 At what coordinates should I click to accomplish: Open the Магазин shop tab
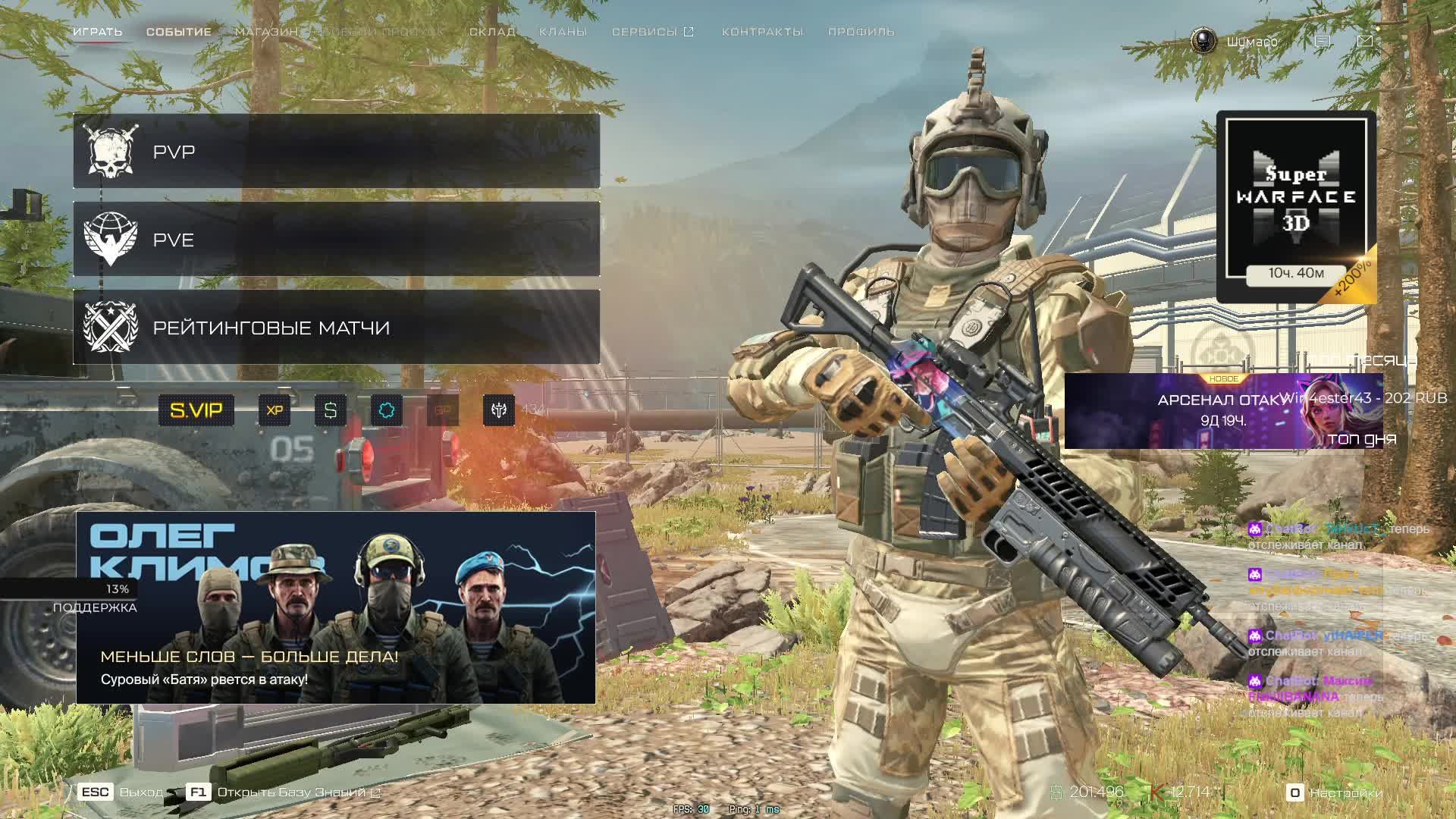click(266, 32)
